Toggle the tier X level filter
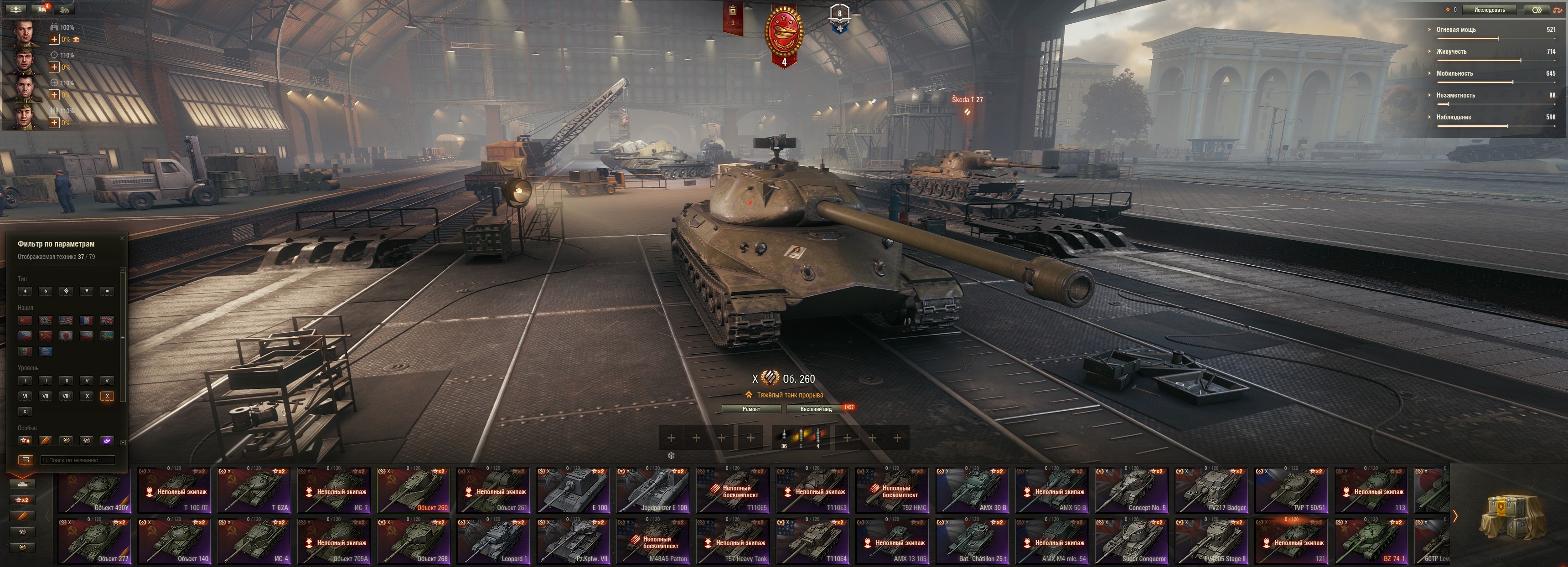The height and width of the screenshot is (567, 1568). [107, 396]
